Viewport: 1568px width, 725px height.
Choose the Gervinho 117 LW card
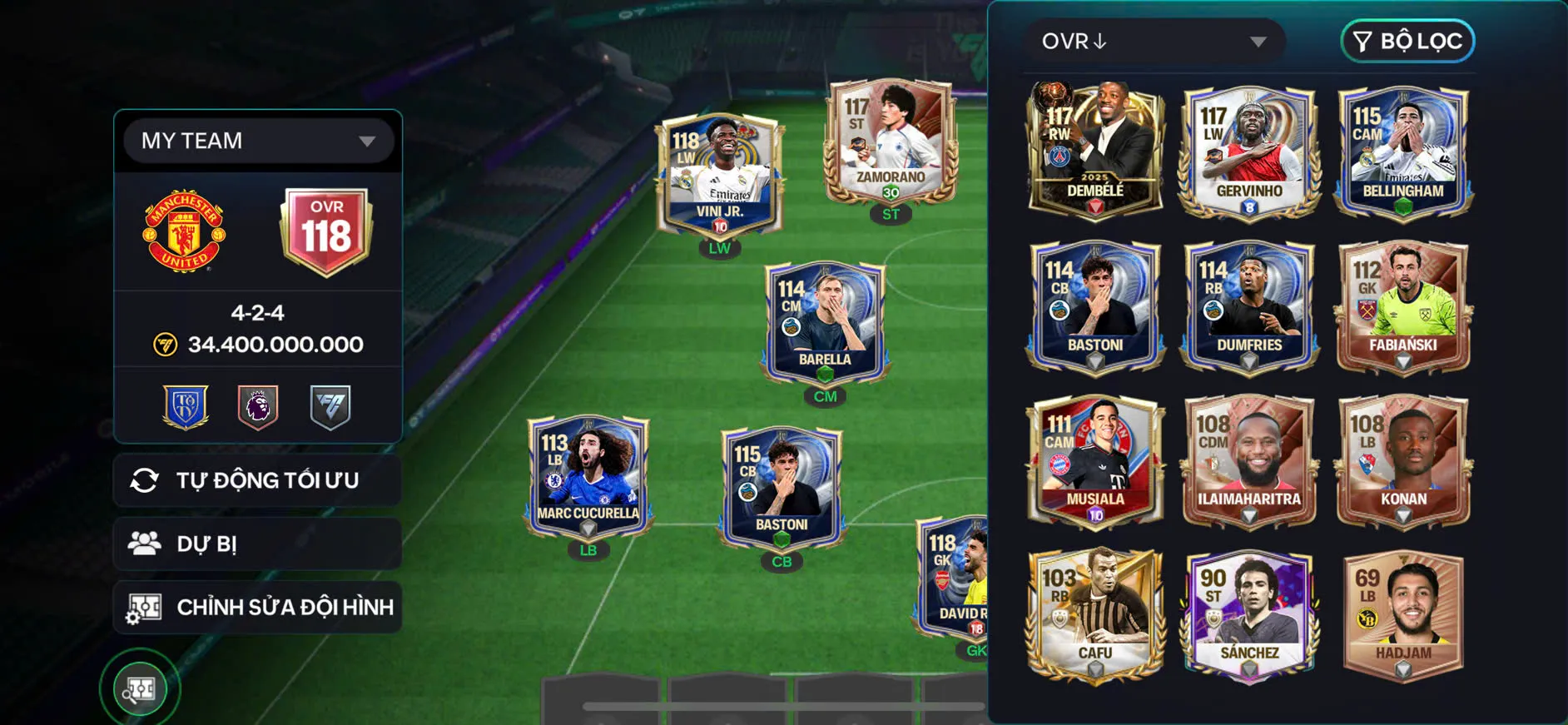point(1249,150)
